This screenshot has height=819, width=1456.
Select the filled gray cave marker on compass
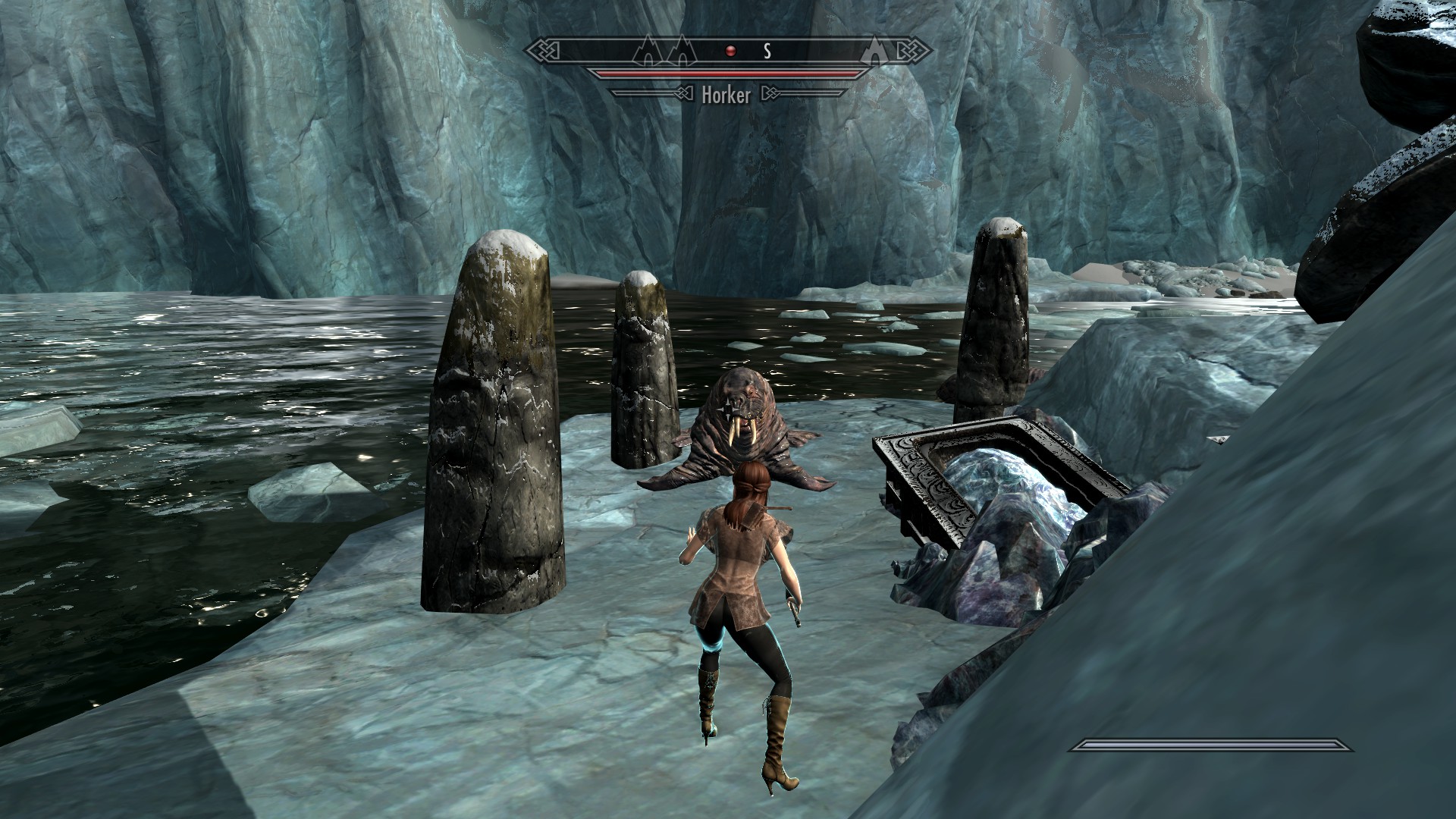click(874, 51)
